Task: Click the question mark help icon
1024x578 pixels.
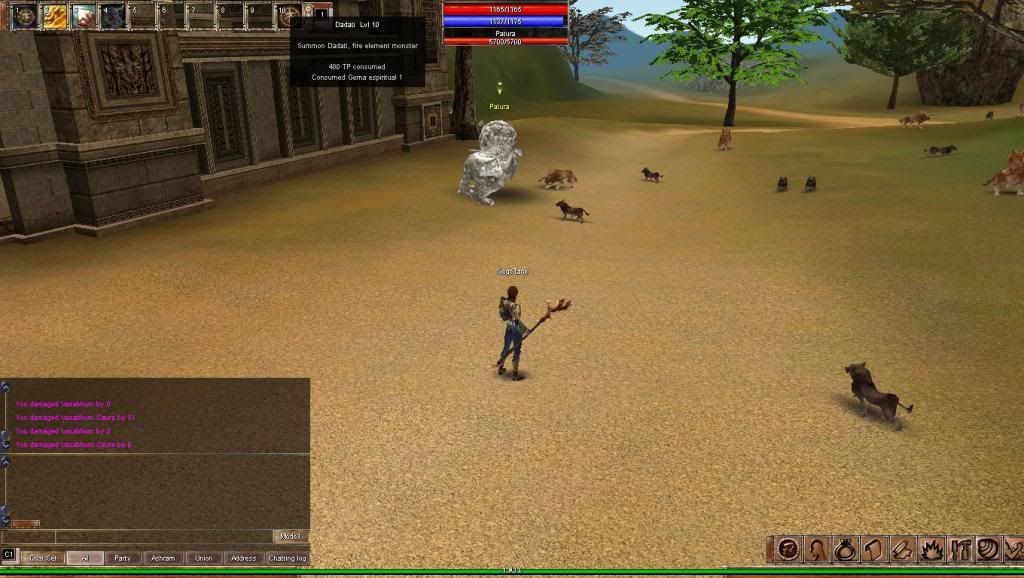Action: point(789,549)
